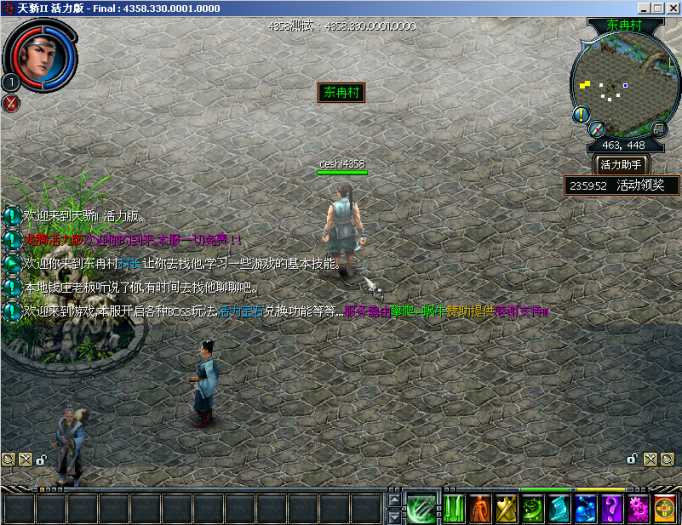Activate the green trident skill slot
682x525 pixels.
(x=421, y=508)
